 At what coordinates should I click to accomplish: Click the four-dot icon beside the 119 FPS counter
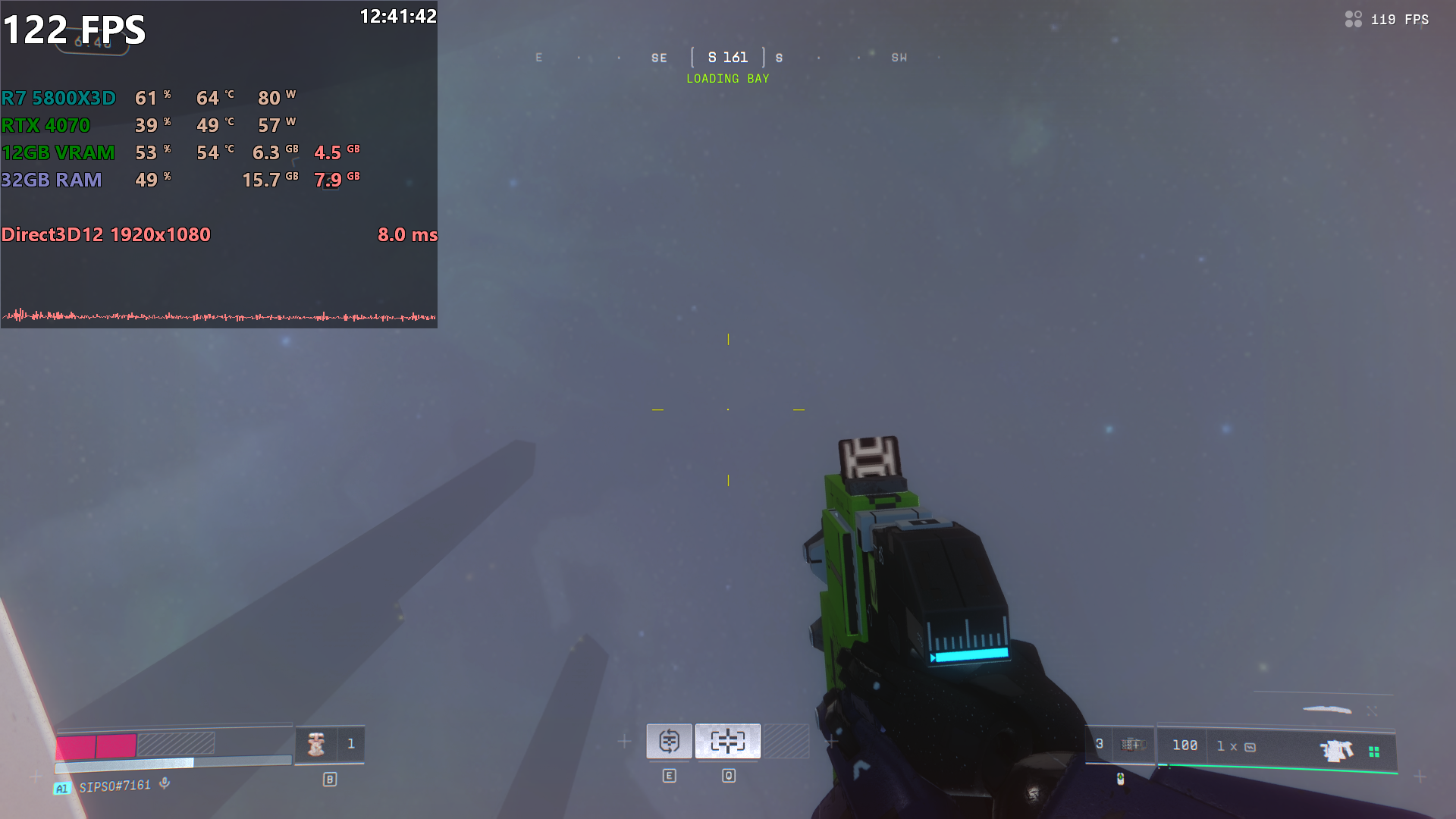[1353, 19]
